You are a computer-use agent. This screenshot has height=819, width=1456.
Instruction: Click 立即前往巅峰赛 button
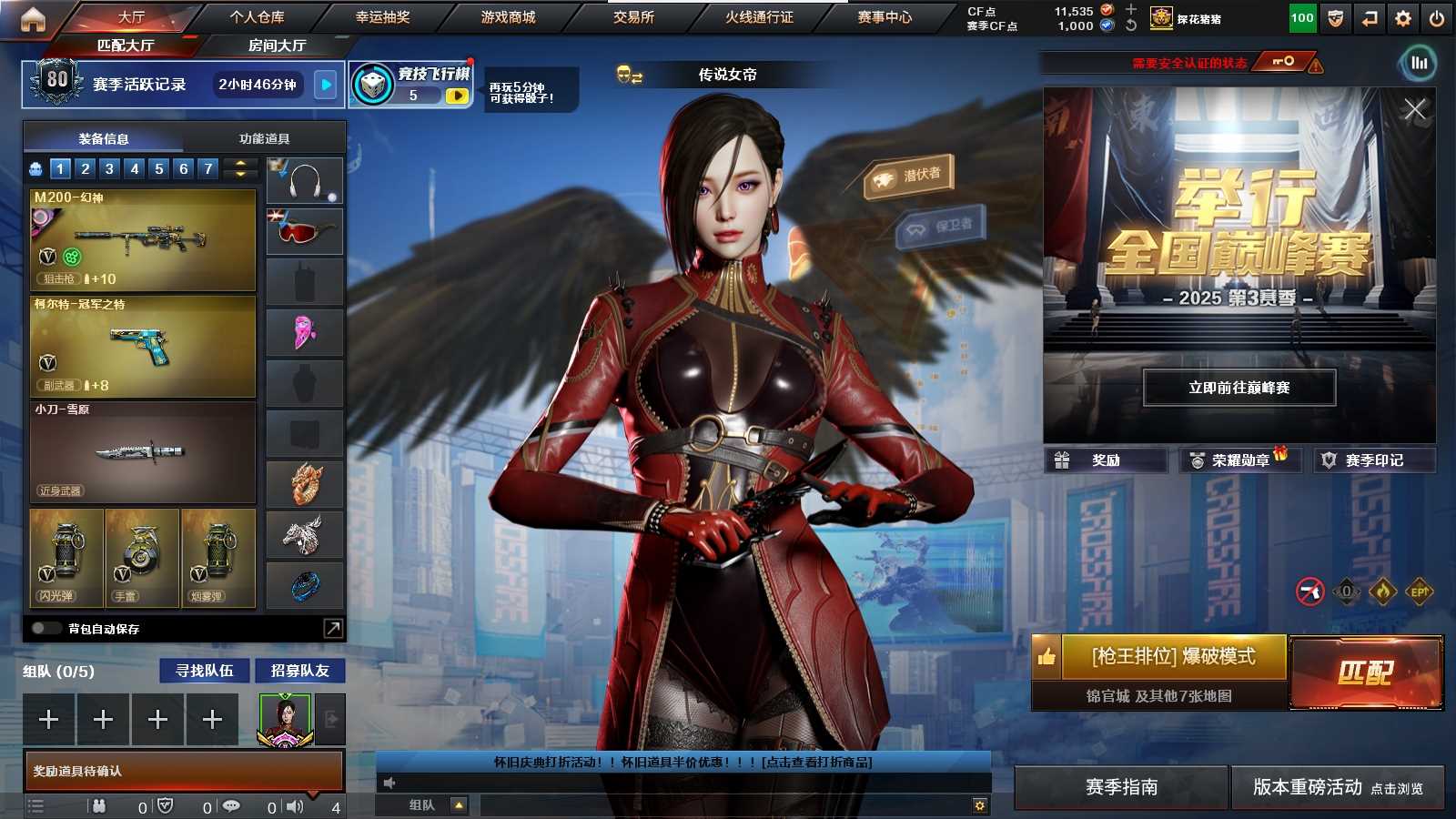[x=1239, y=388]
